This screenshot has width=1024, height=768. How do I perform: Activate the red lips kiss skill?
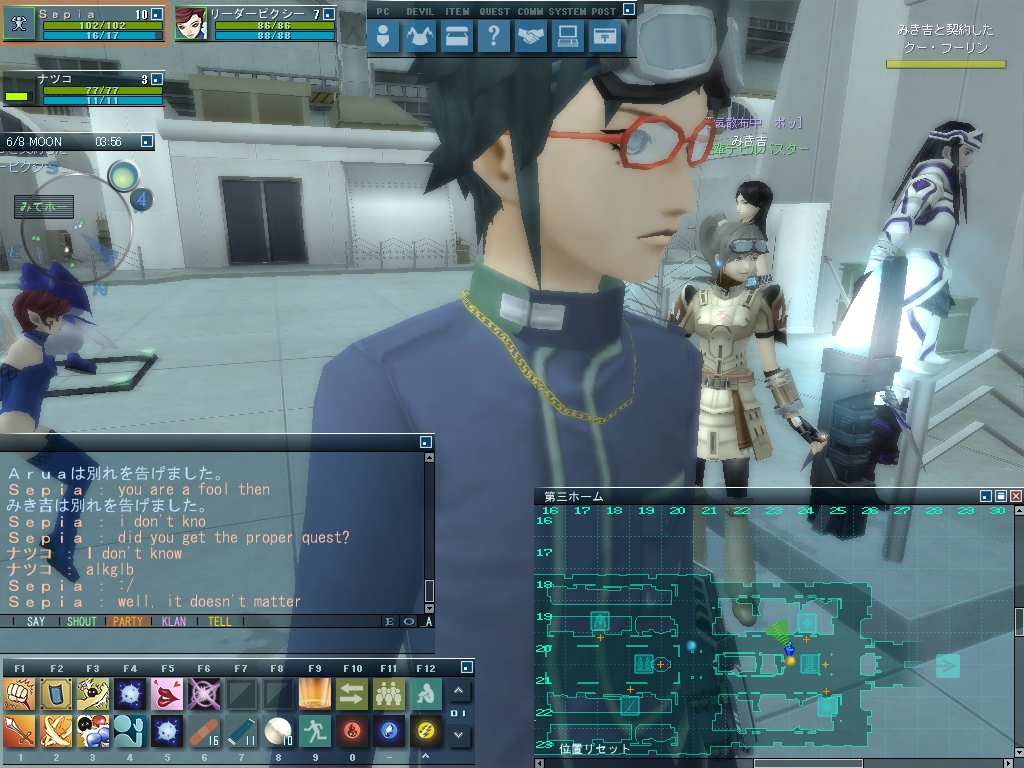coord(167,693)
